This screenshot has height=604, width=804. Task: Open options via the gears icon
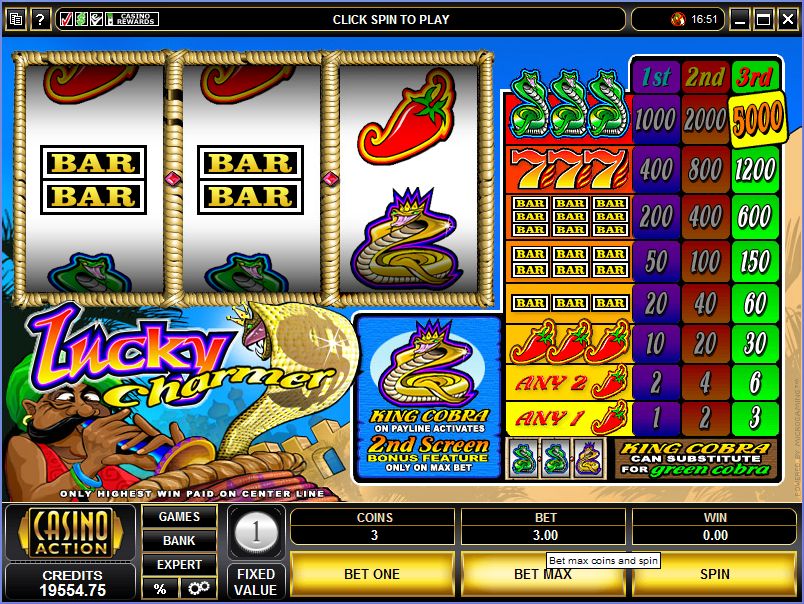tap(198, 588)
